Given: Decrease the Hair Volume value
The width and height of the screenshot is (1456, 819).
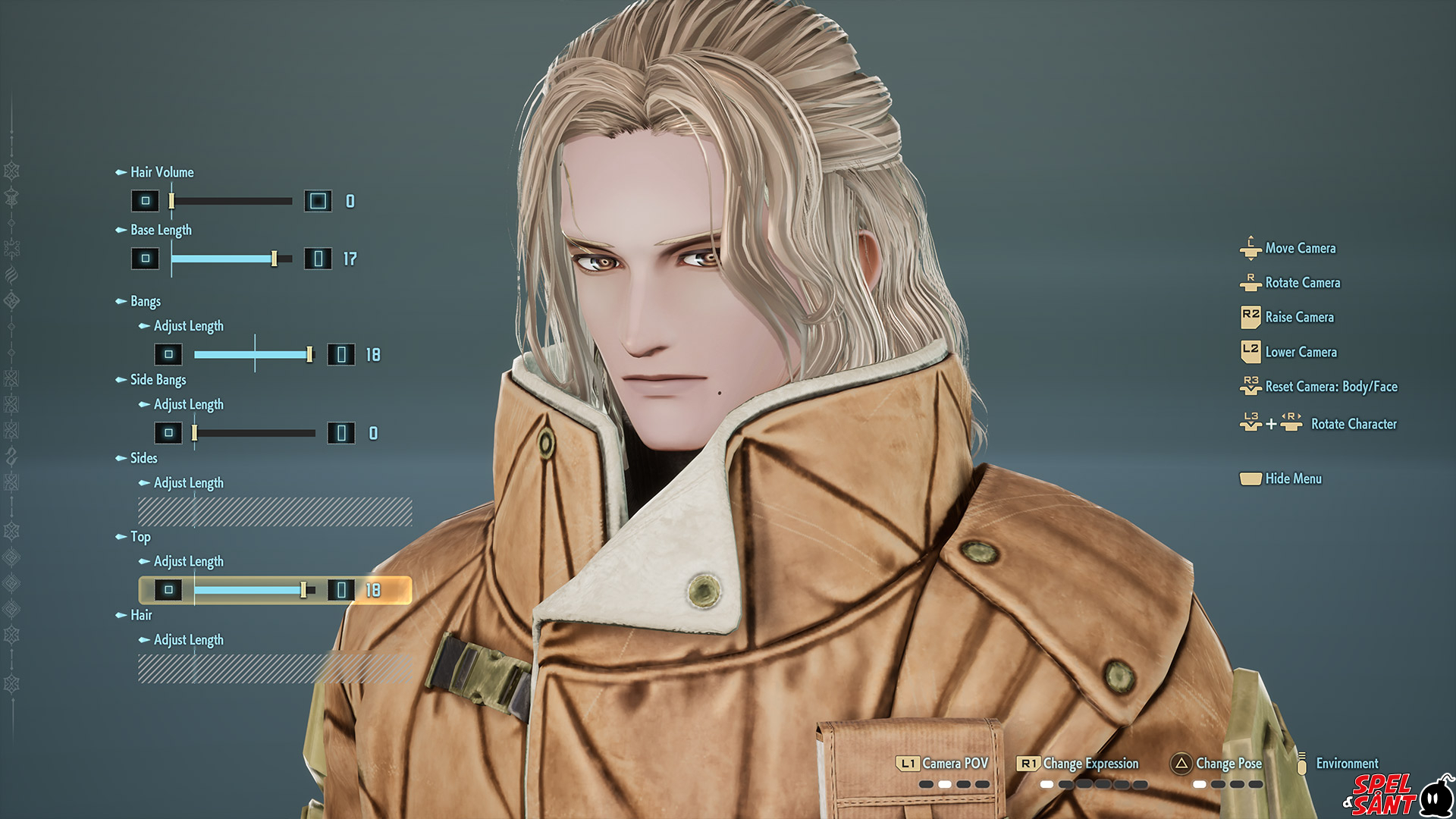Looking at the screenshot, I should pos(145,201).
